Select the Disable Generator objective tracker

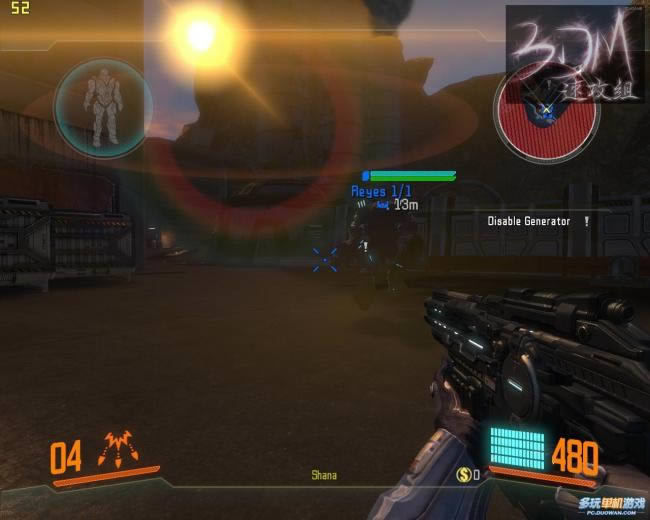529,221
